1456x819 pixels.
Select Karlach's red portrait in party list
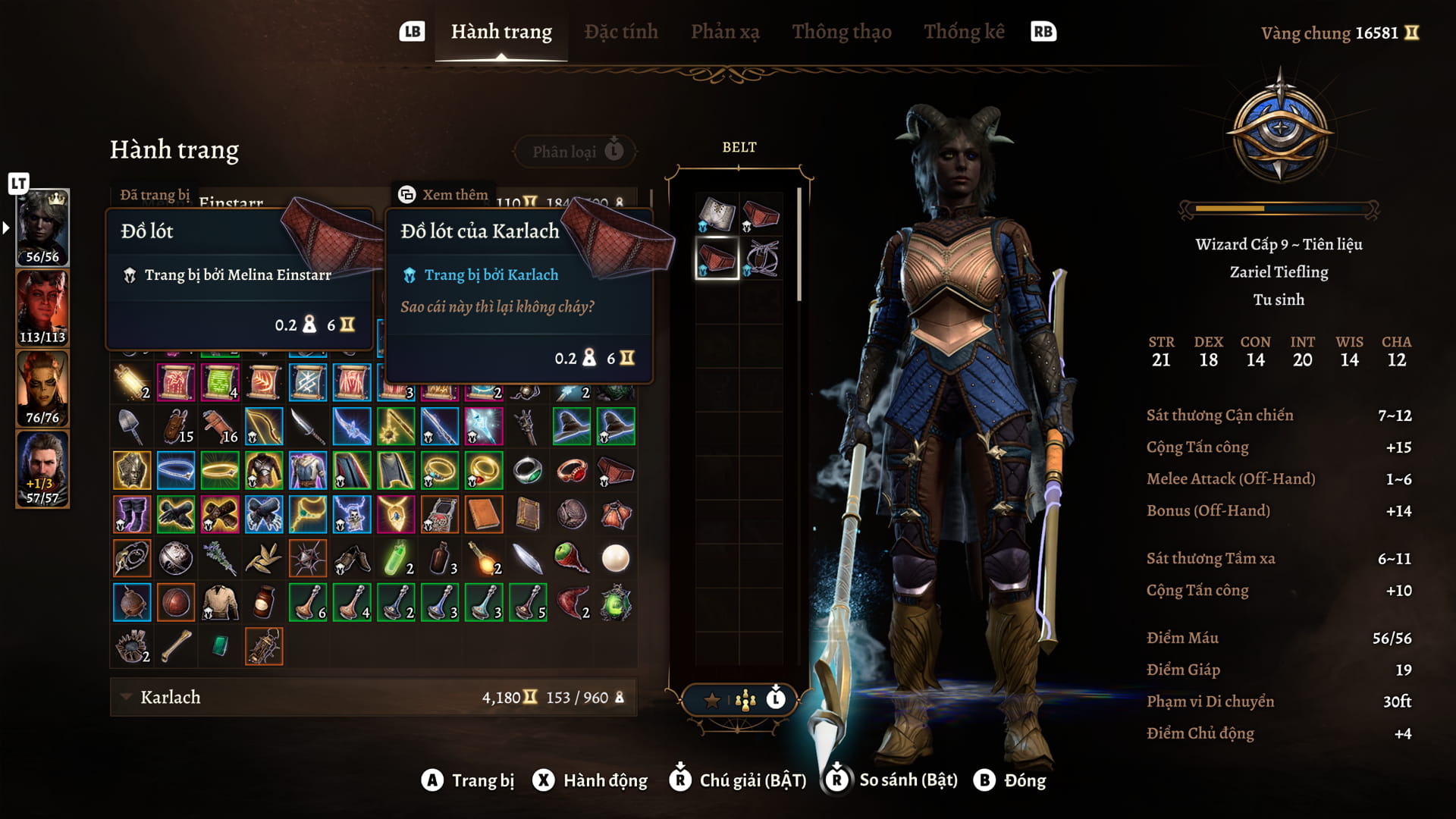click(x=42, y=308)
